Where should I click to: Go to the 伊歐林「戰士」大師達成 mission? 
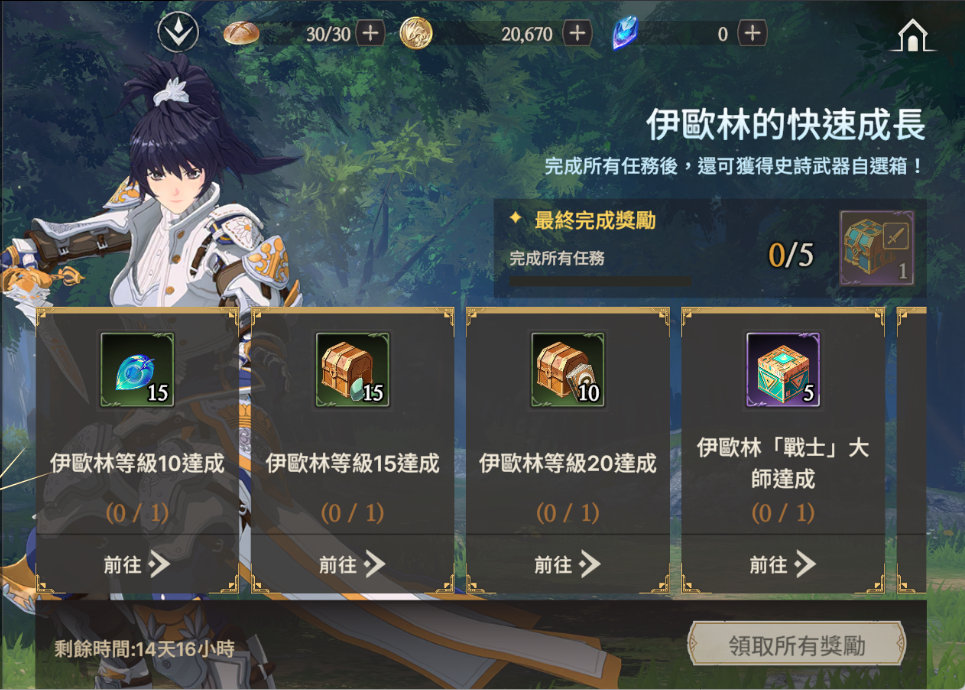click(783, 564)
